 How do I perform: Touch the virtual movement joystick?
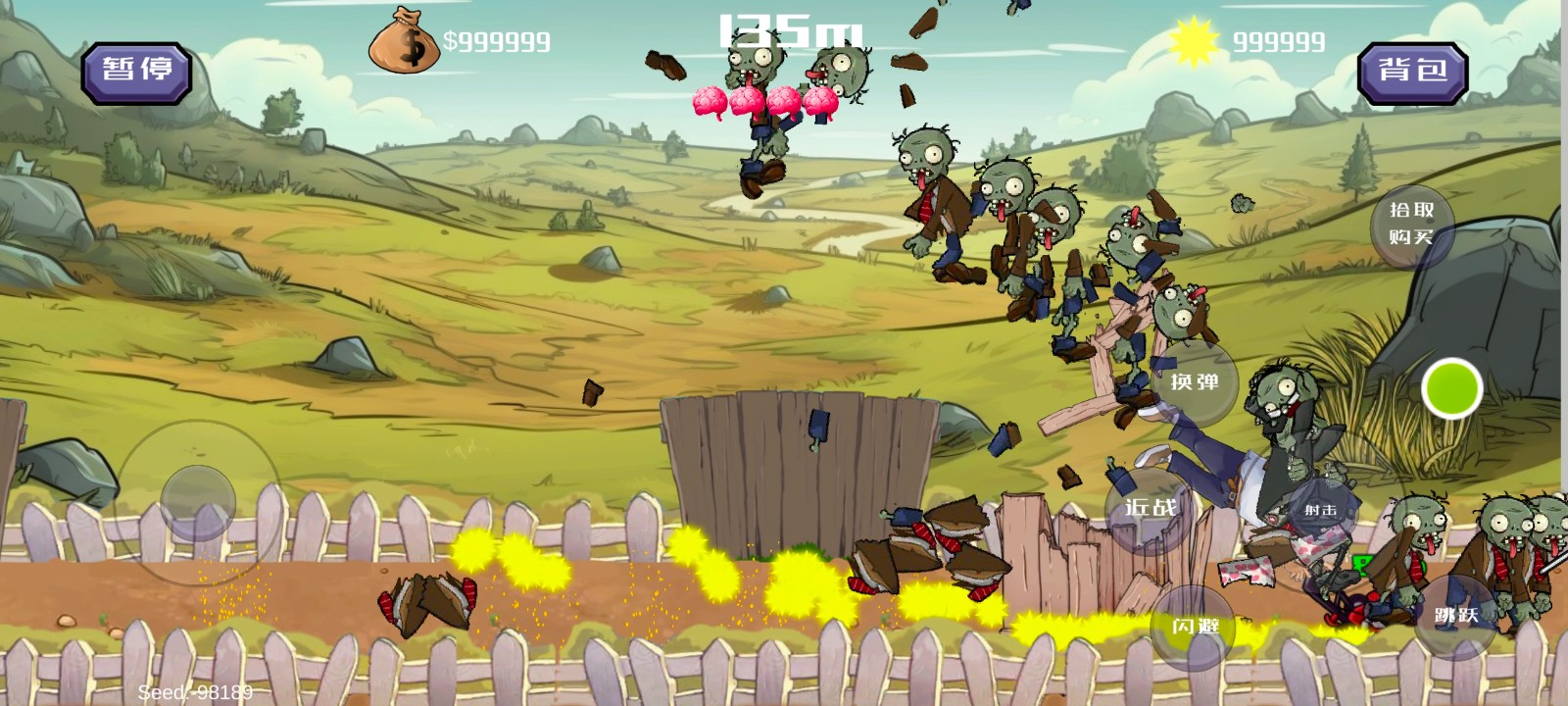(198, 503)
